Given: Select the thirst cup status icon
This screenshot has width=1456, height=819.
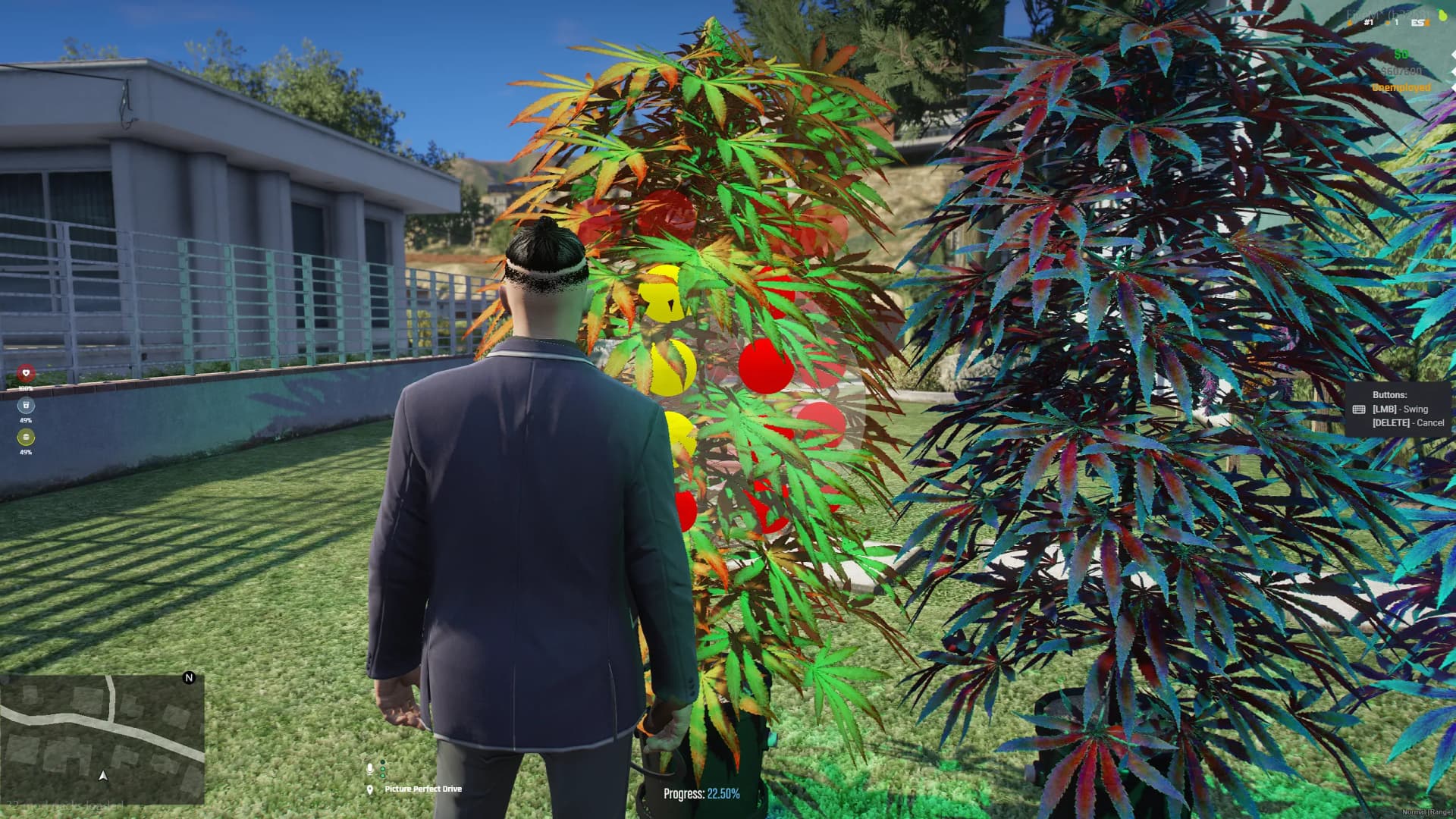Looking at the screenshot, I should tap(26, 405).
